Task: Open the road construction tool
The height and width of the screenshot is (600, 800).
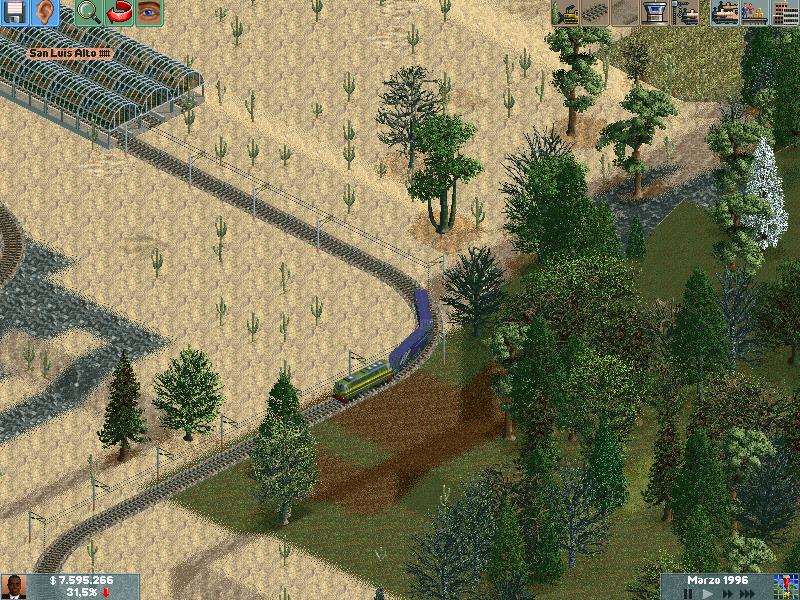Action: pyautogui.click(x=626, y=12)
